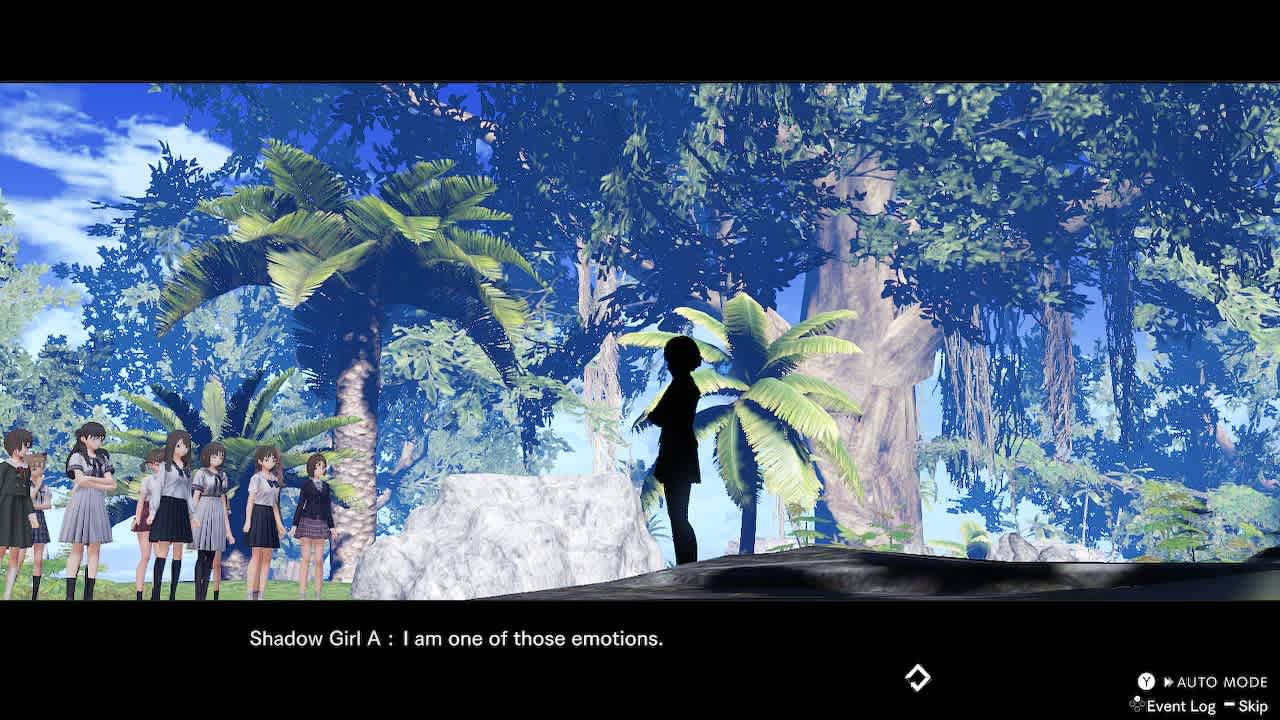This screenshot has height=720, width=1280.
Task: Click the play arrow before AUTO MODE text
Action: [x=1169, y=681]
